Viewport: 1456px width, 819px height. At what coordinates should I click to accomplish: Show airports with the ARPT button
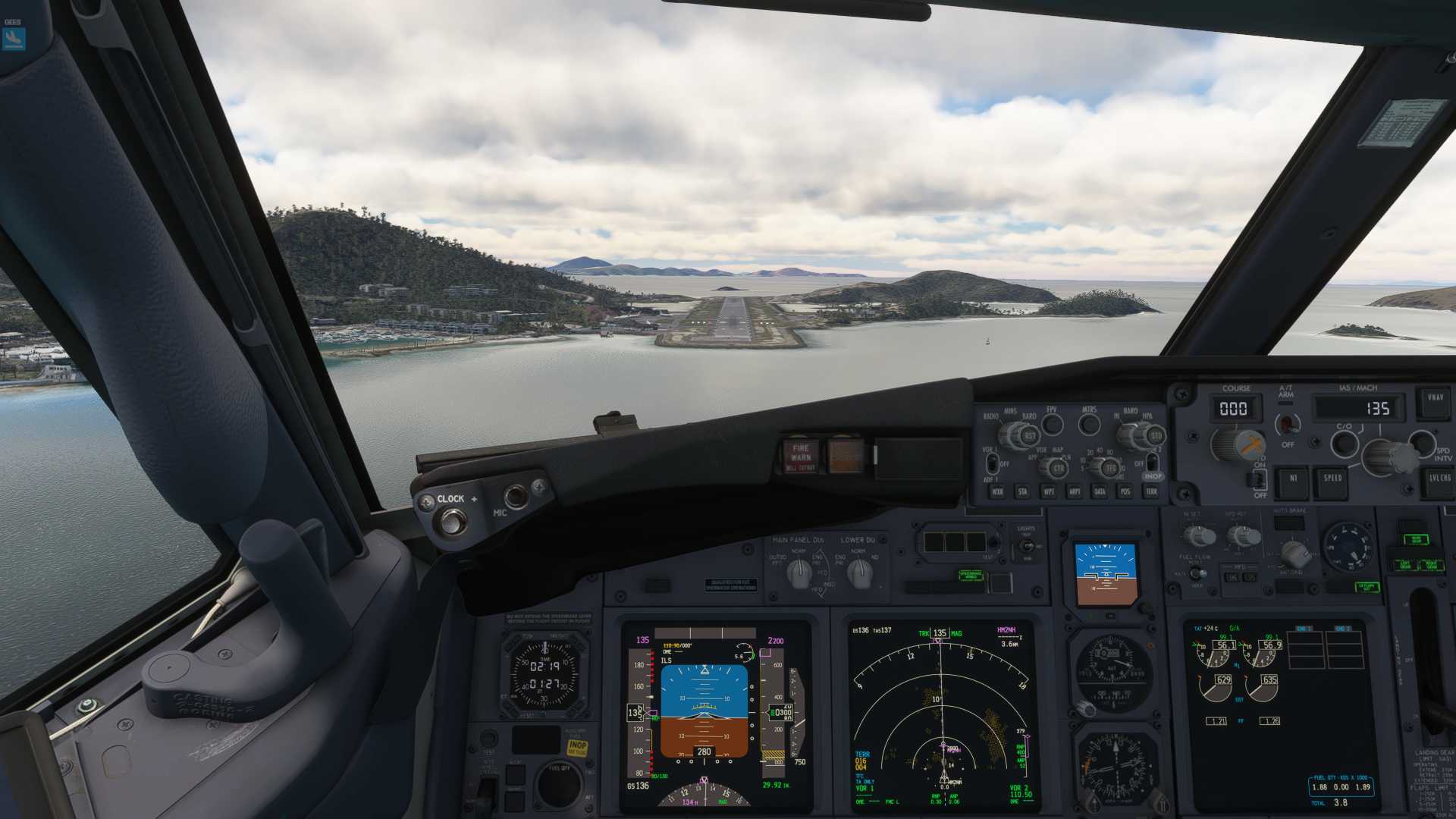pos(1075,492)
